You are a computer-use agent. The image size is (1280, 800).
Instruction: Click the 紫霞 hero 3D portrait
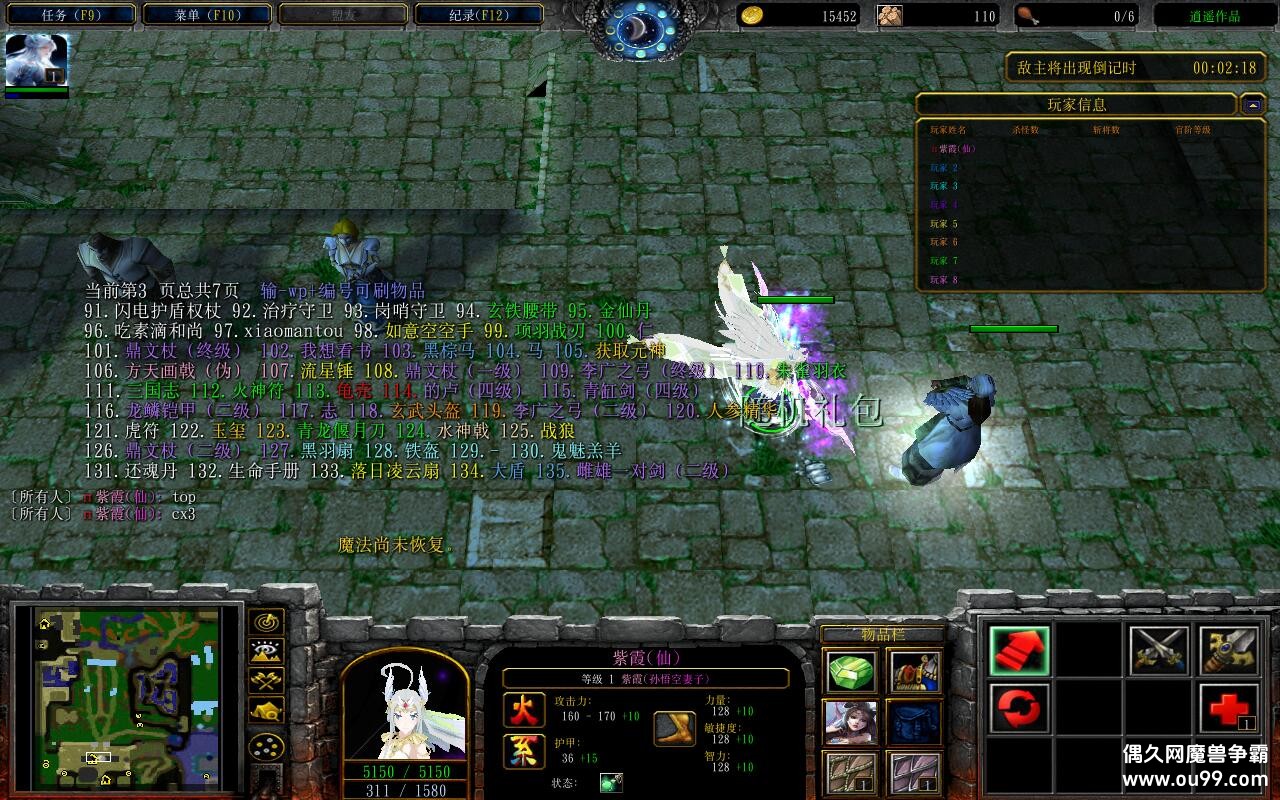click(x=405, y=705)
